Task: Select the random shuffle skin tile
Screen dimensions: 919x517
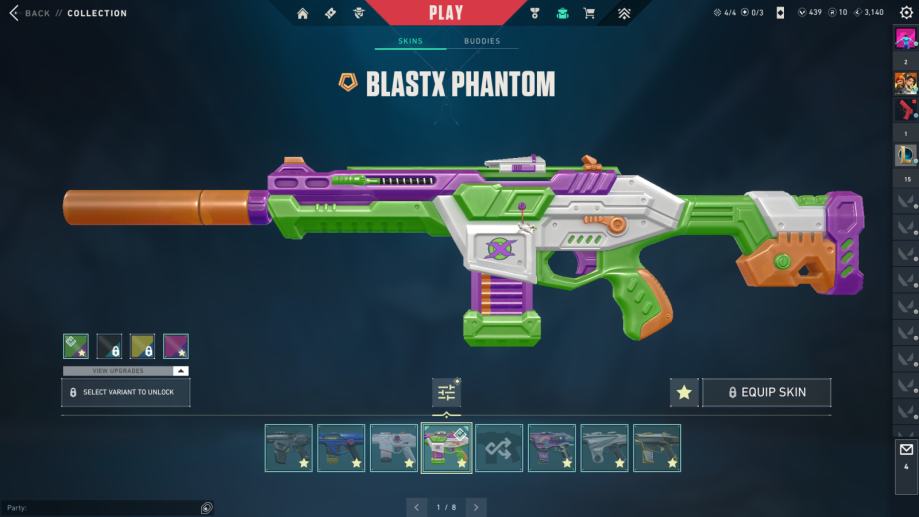Action: (x=499, y=448)
